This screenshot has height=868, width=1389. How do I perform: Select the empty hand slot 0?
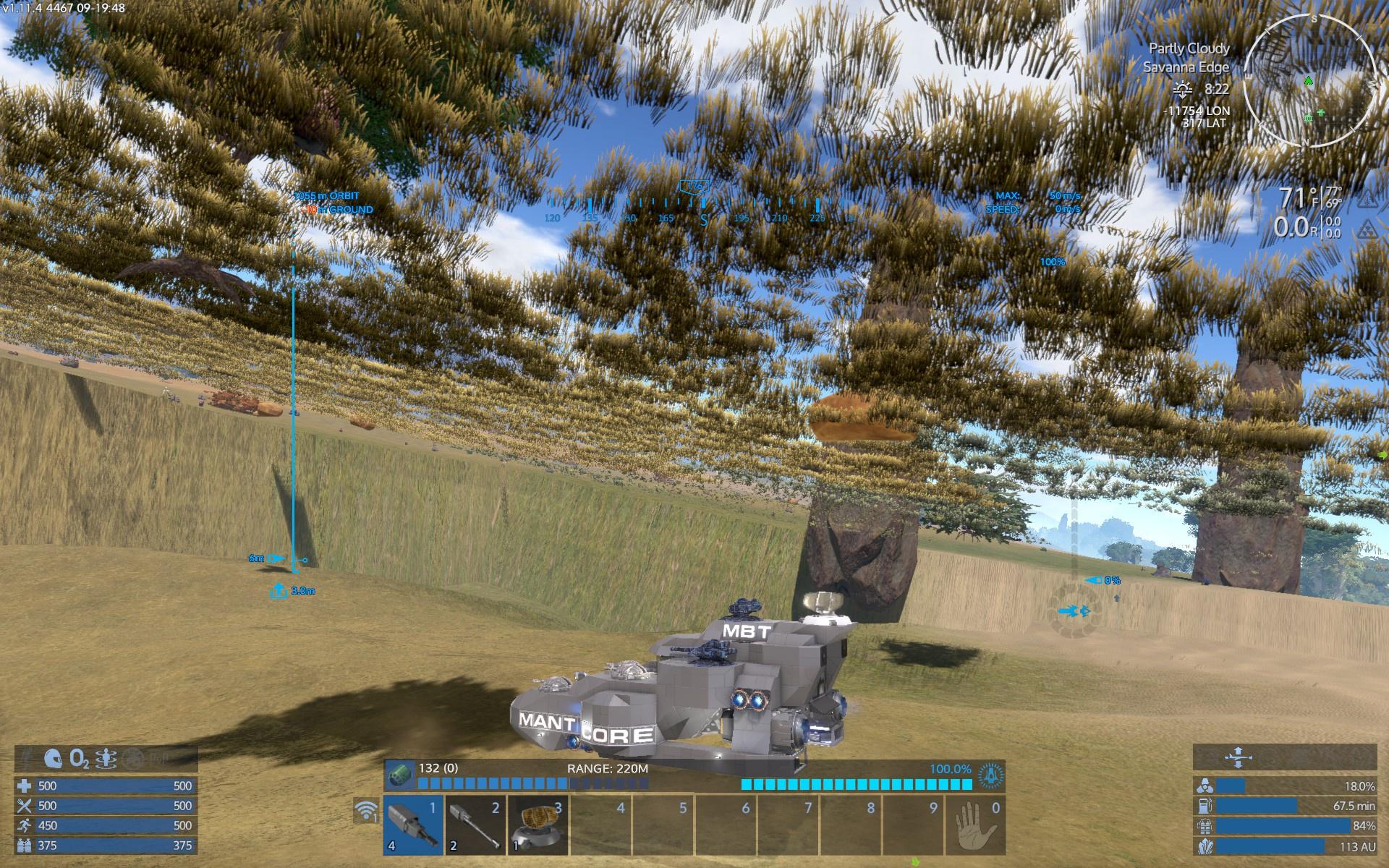(975, 825)
